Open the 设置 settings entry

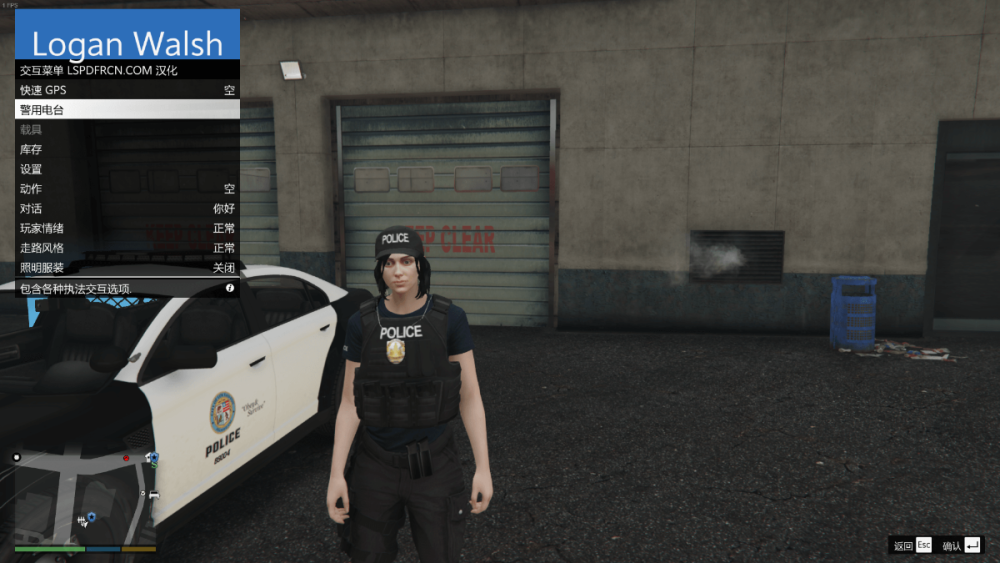point(127,169)
